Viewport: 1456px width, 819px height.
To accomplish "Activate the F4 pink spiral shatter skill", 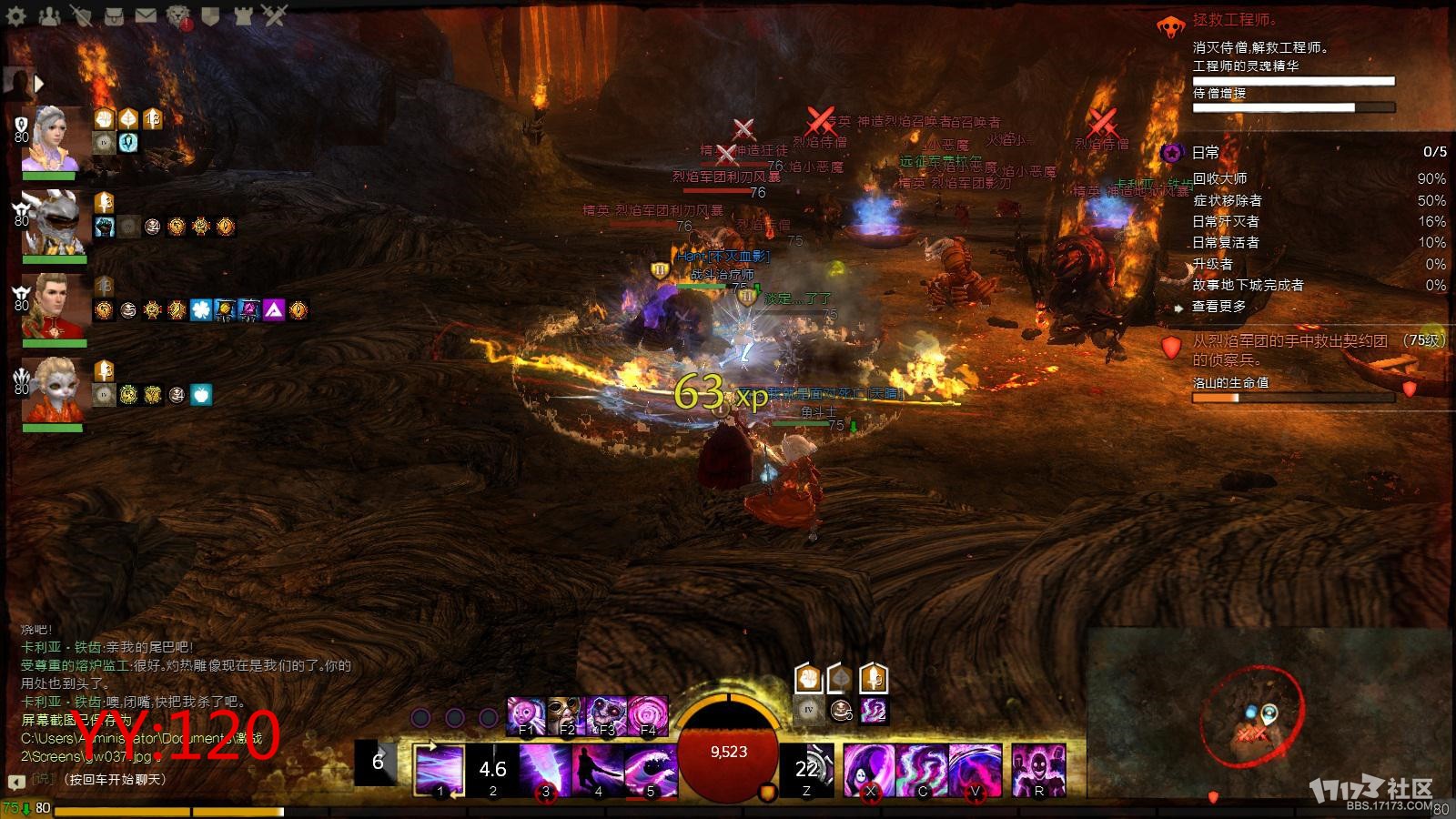I will click(x=647, y=716).
